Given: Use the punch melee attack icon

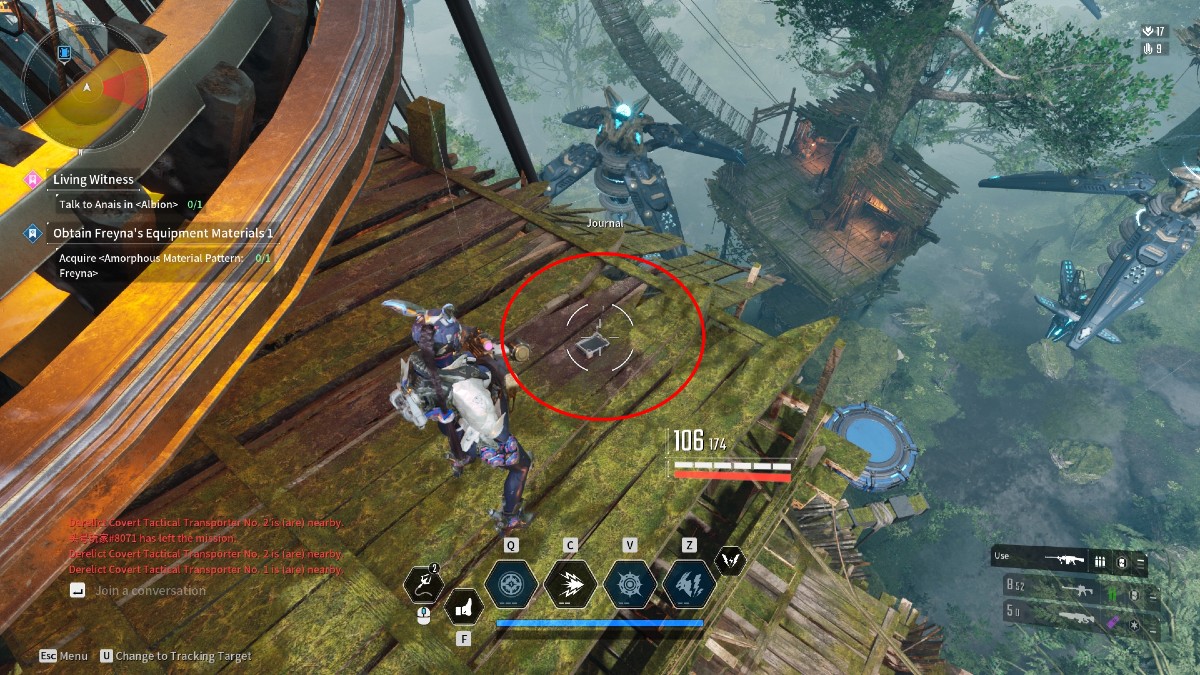Looking at the screenshot, I should pos(463,606).
